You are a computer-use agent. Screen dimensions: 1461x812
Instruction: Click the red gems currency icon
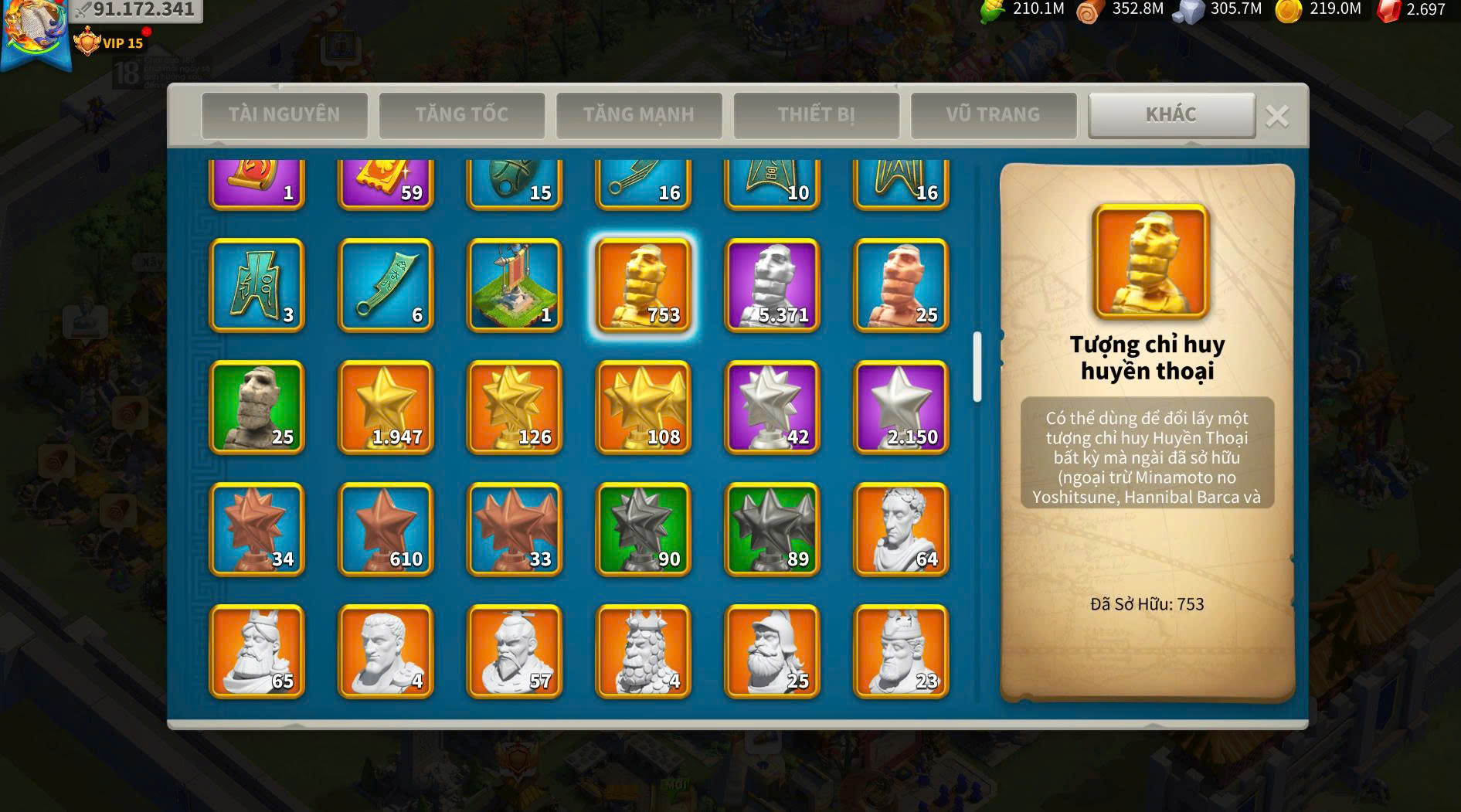(1389, 10)
